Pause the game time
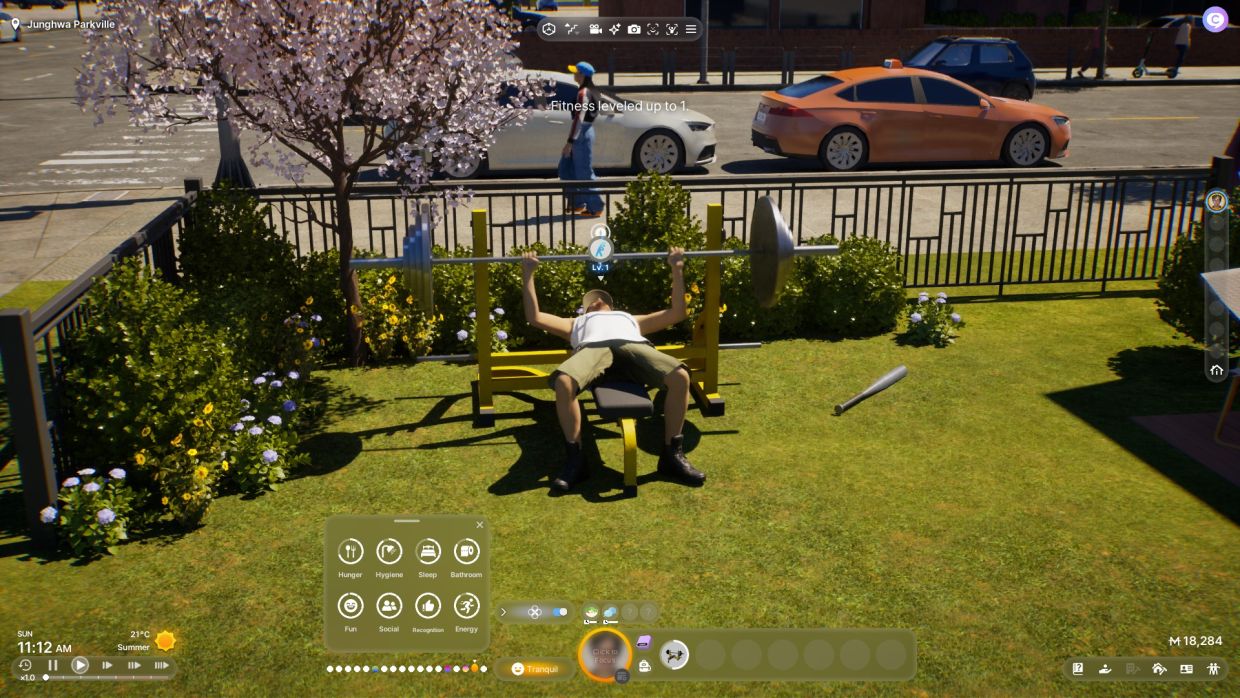The image size is (1240, 698). coord(53,665)
